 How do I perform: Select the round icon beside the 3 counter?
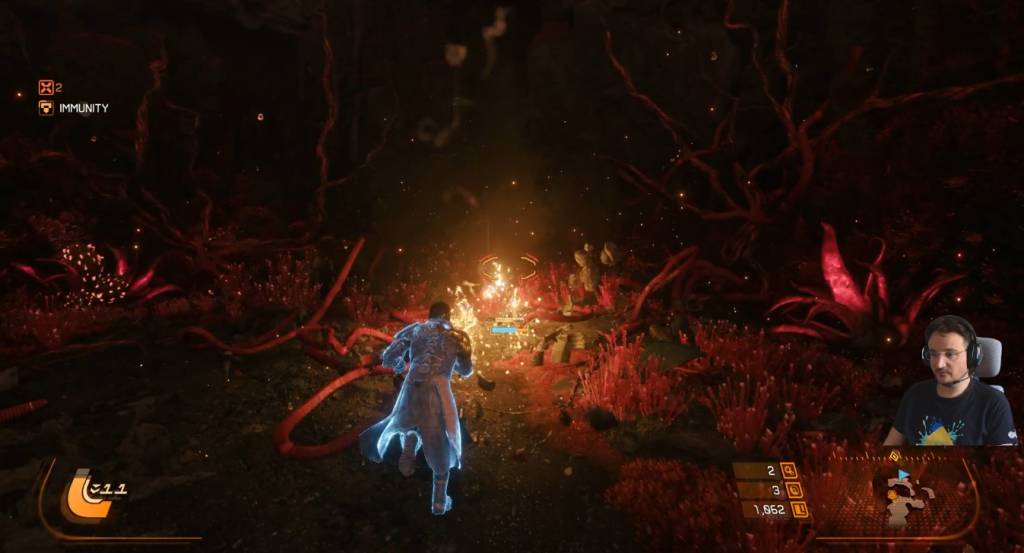pyautogui.click(x=794, y=490)
